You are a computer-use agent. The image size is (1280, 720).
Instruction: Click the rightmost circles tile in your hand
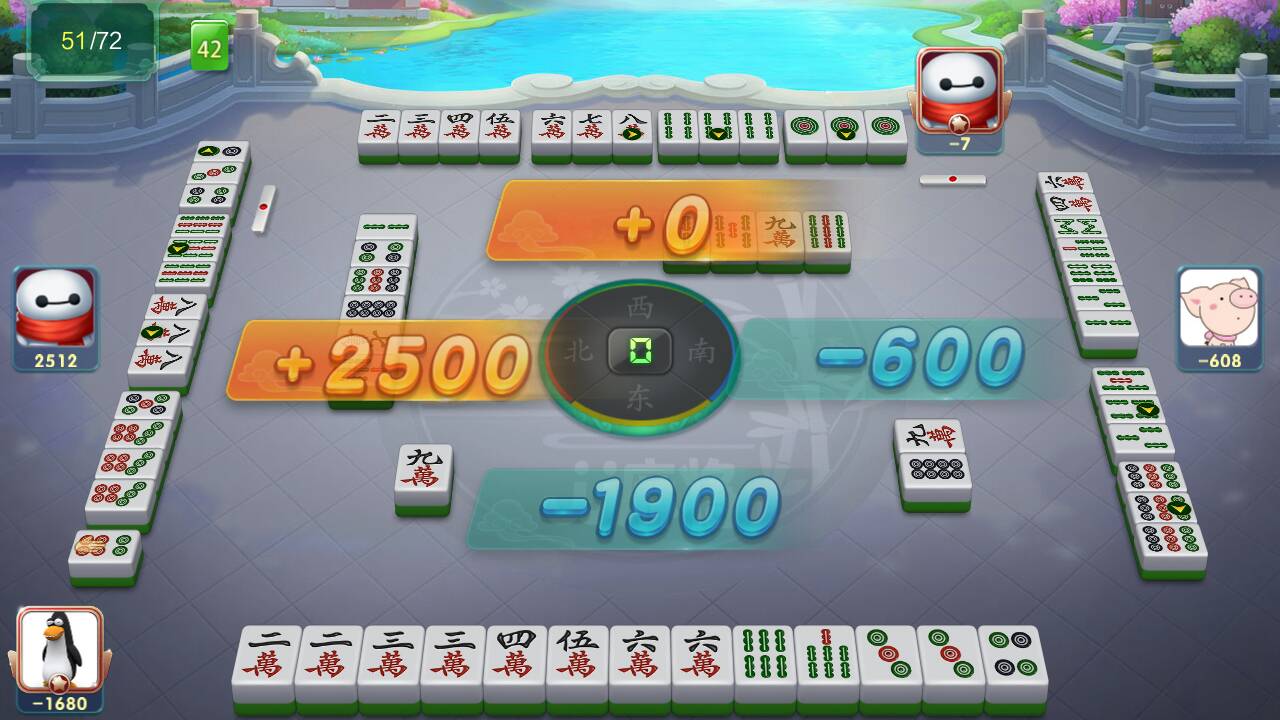1015,655
